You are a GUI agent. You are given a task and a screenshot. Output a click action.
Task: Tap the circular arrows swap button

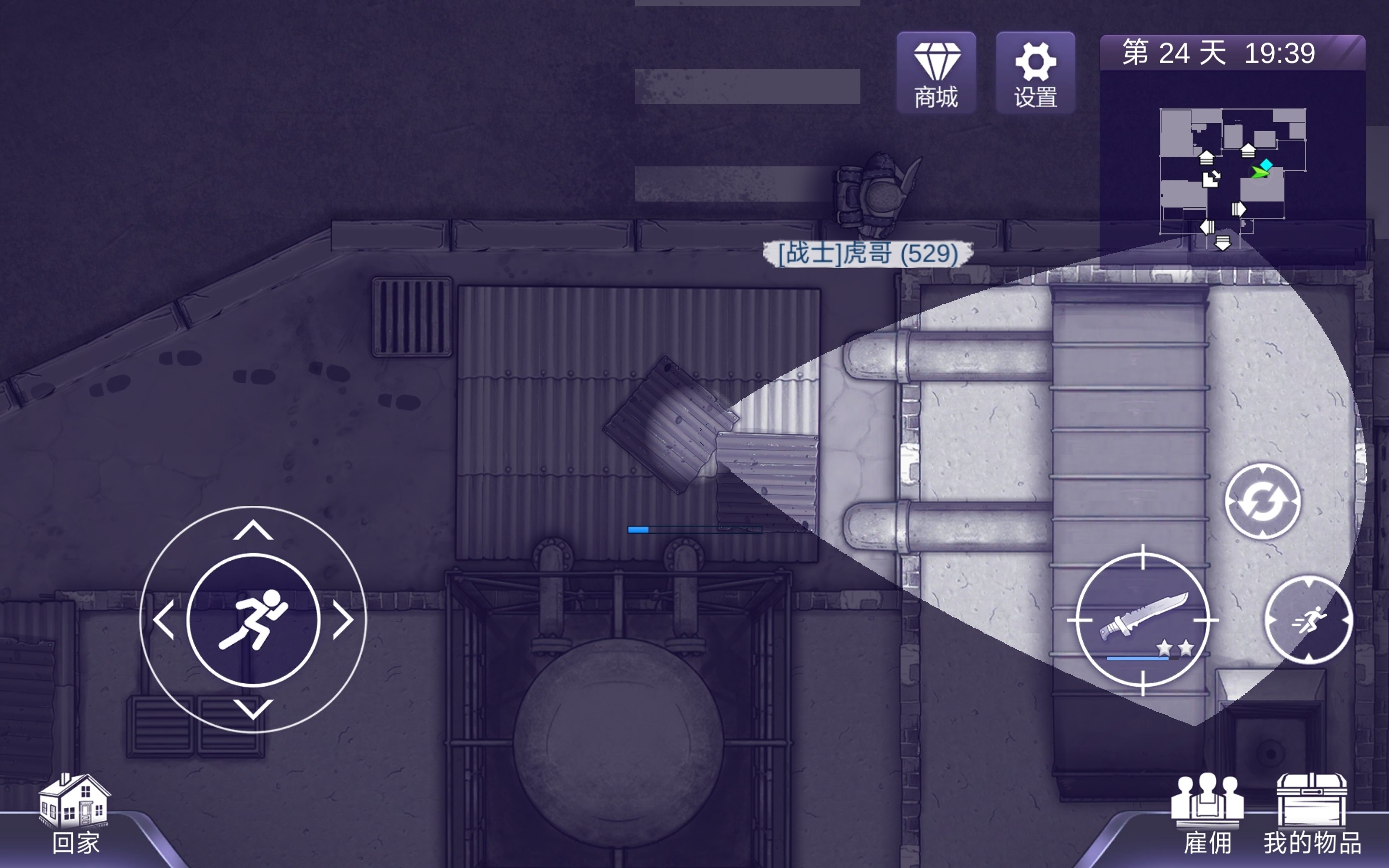(x=1262, y=501)
